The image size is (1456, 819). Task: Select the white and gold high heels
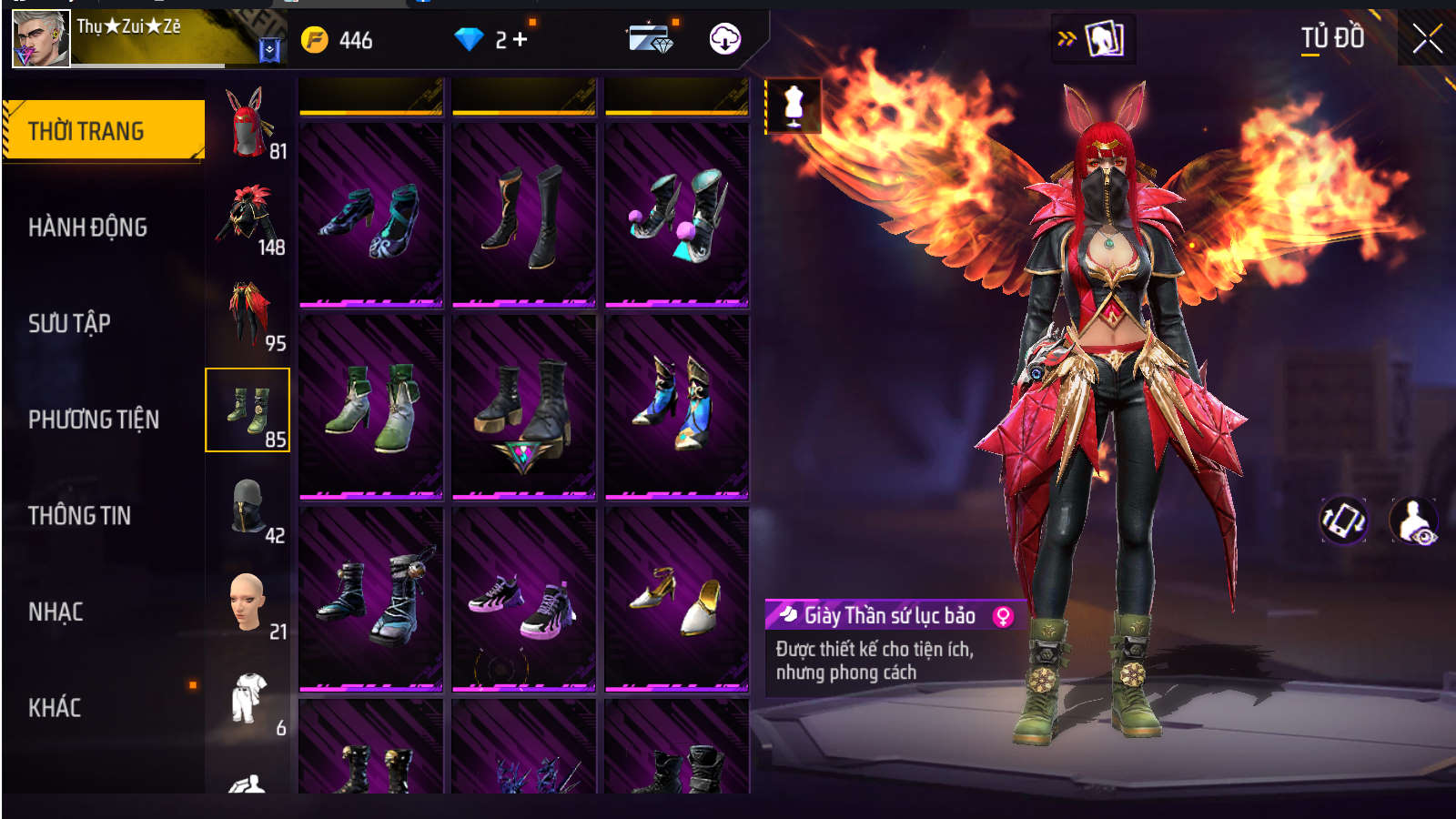tap(677, 599)
